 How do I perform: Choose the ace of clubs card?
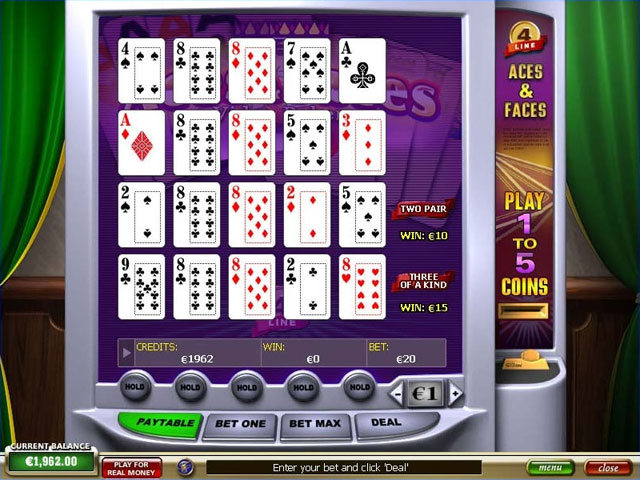(361, 70)
